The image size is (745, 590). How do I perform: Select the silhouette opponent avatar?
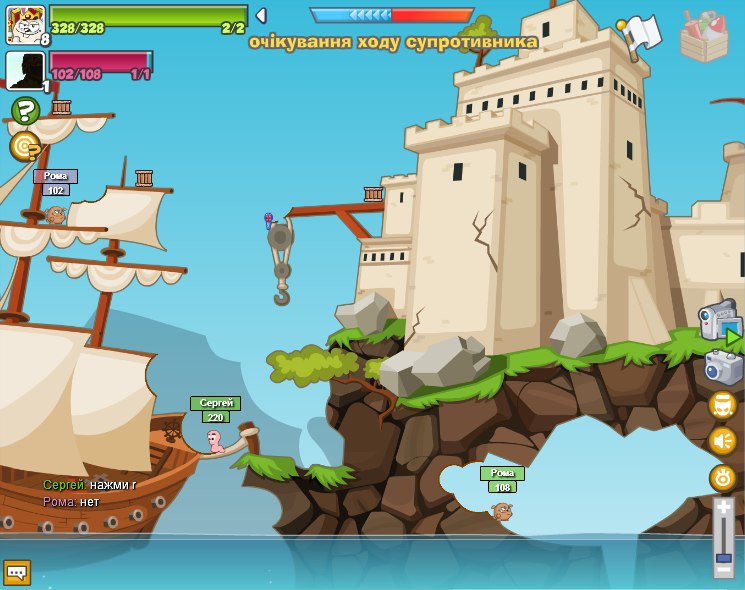pyautogui.click(x=25, y=70)
